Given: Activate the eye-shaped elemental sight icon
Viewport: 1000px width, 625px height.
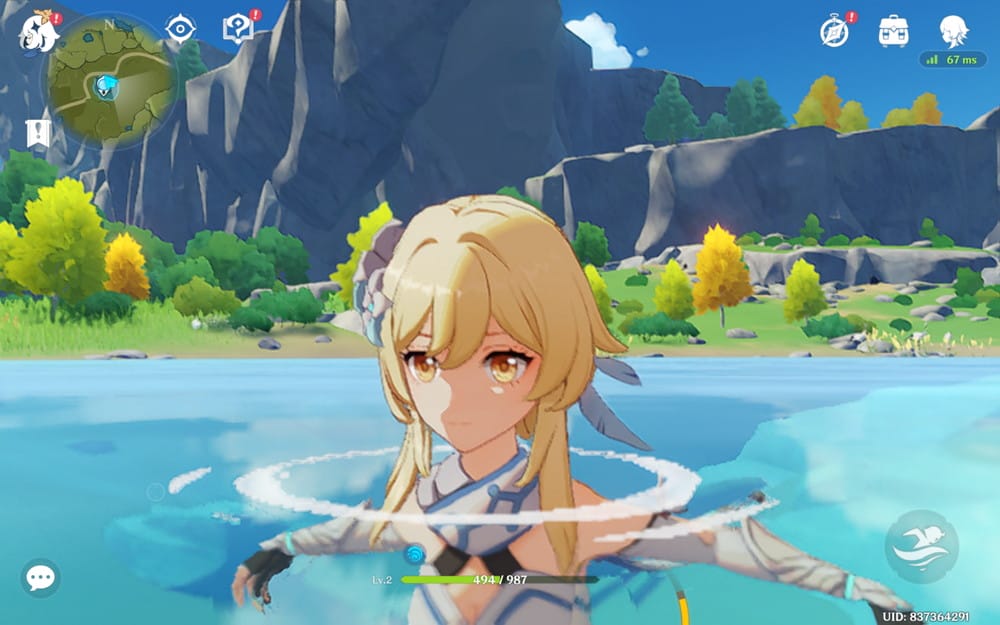Looking at the screenshot, I should coord(180,28).
